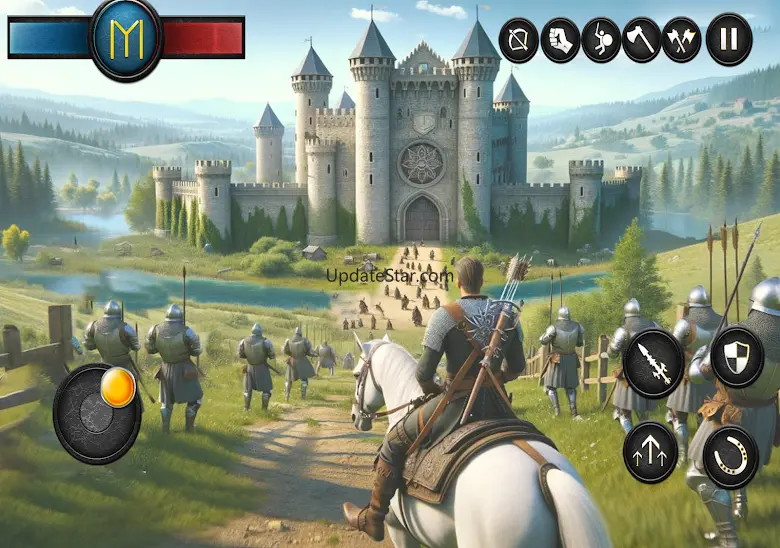Tap the horseshoe mount button

[x=731, y=457]
